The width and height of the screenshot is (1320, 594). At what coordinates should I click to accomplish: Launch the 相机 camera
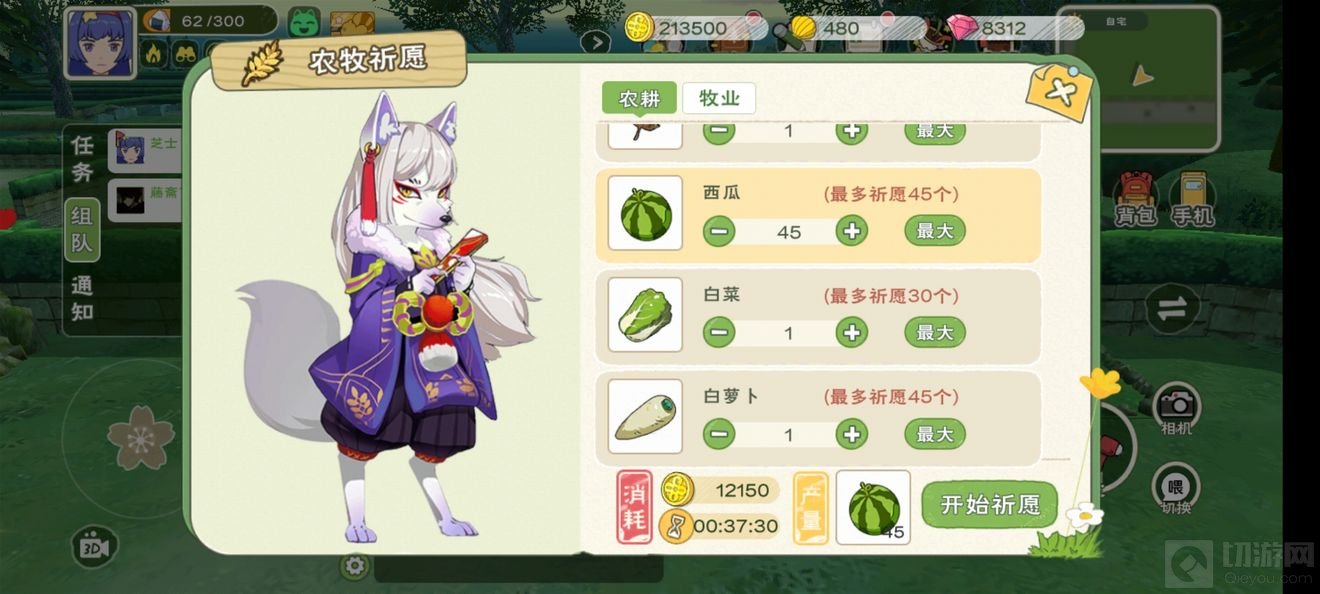pos(1177,408)
